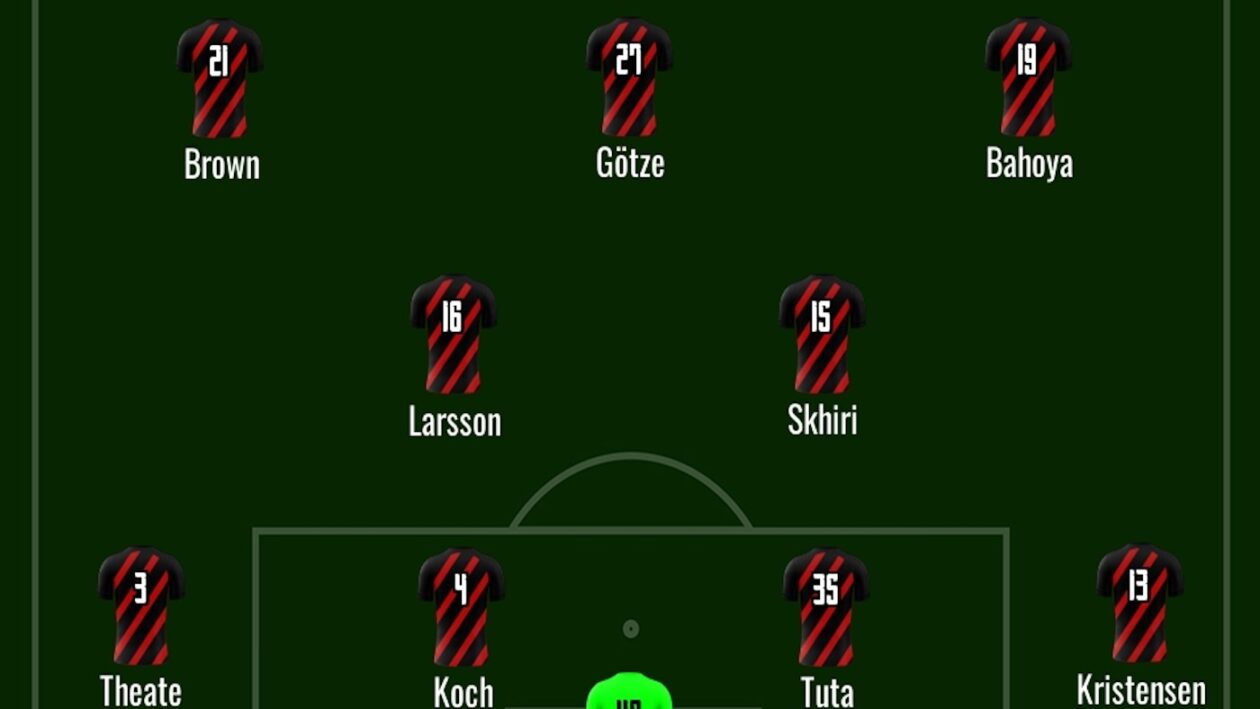Select Larsson's number 16 shirt
The height and width of the screenshot is (709, 1260).
point(453,334)
